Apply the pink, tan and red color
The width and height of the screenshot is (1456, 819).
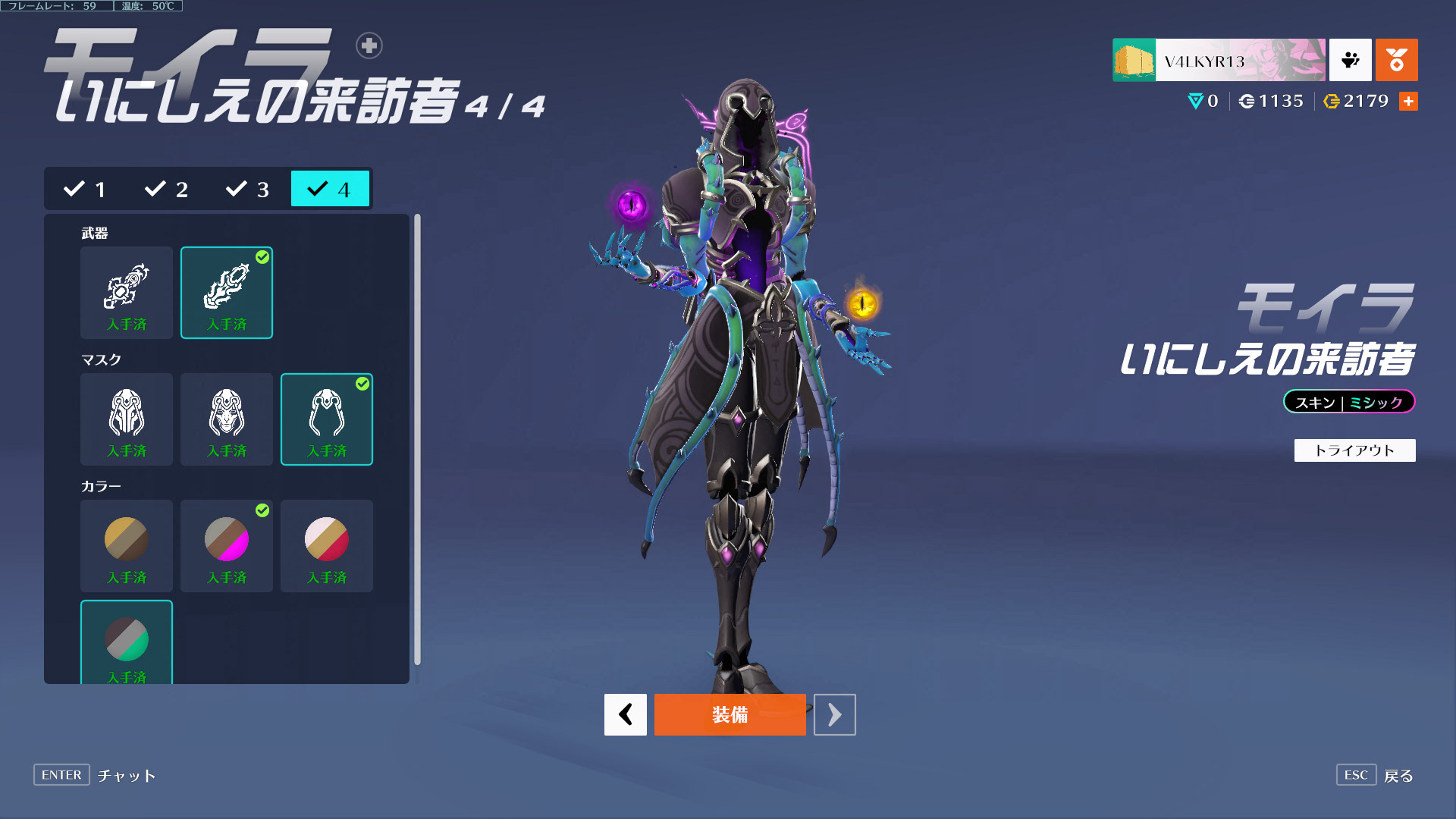[x=327, y=546]
